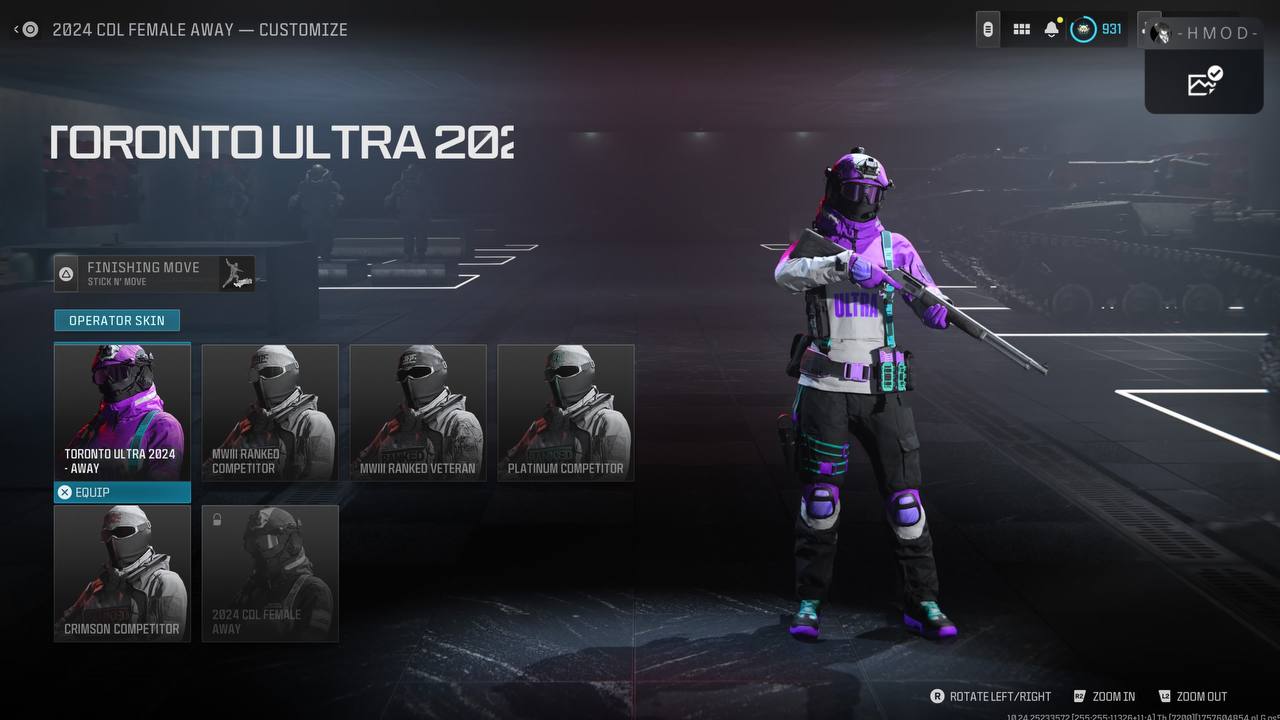
Task: Open the Finishing Move selector
Action: [154, 273]
